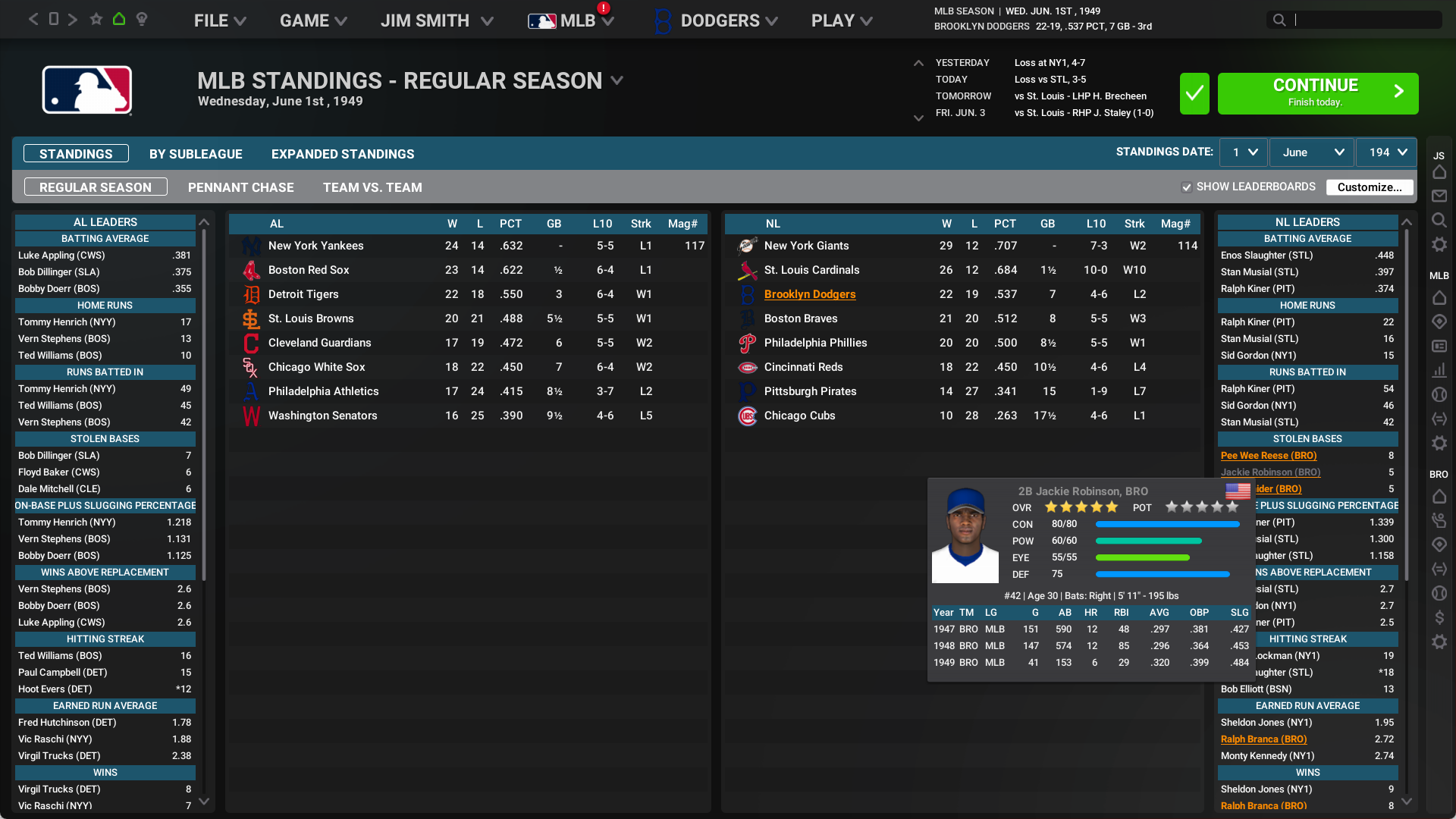The image size is (1456, 819).
Task: Toggle the Show Leaderboards checkbox
Action: (x=1187, y=187)
